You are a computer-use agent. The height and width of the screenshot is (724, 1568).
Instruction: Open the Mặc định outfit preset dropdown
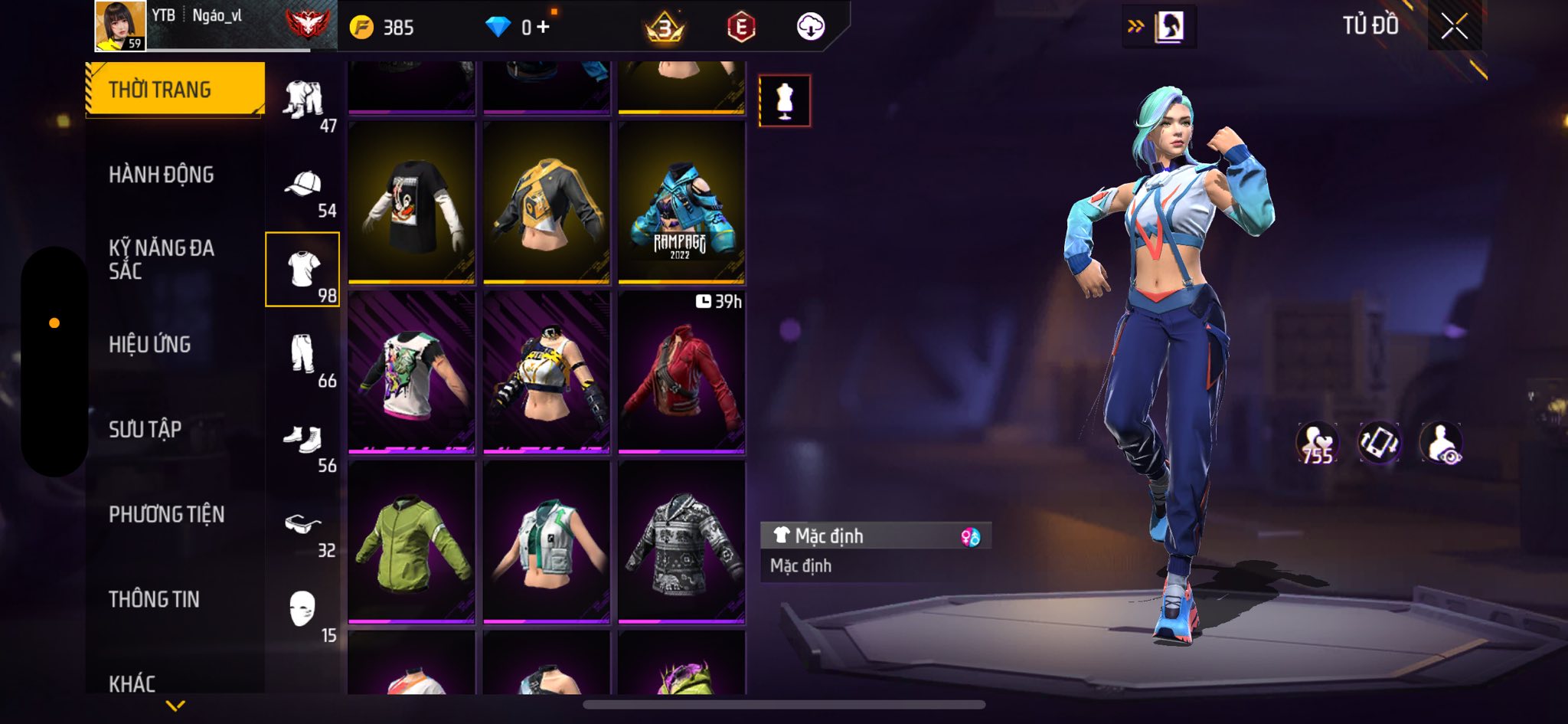click(x=875, y=536)
